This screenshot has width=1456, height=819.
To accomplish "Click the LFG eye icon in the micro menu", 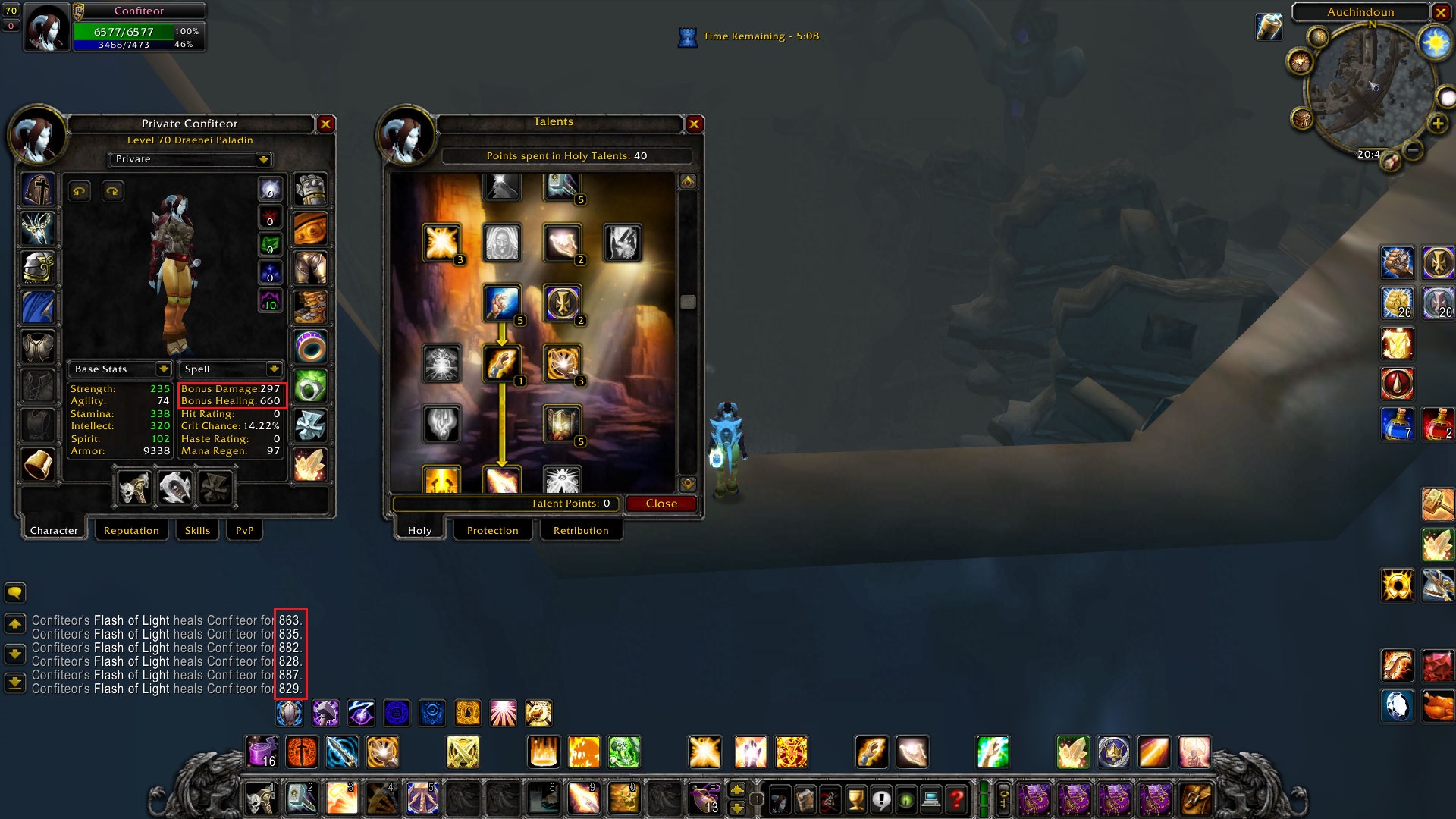I will [905, 799].
